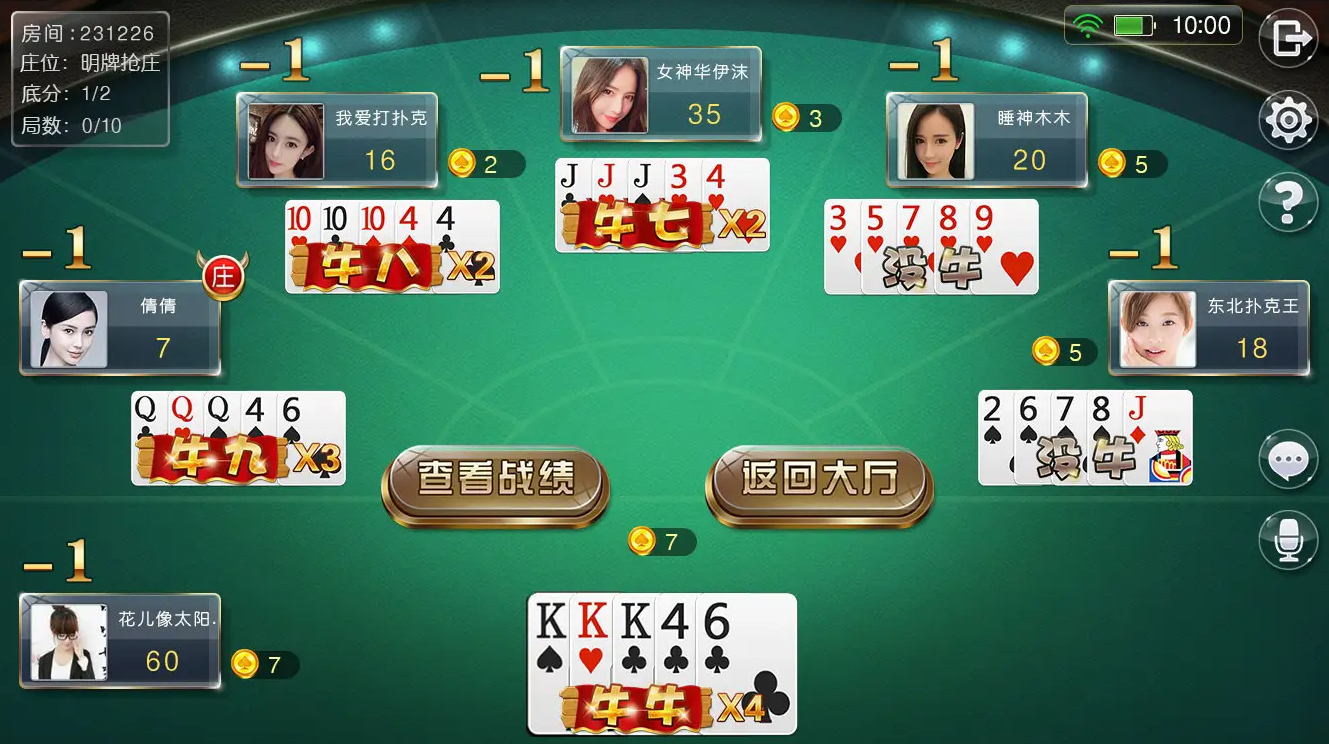The width and height of the screenshot is (1329, 744).
Task: Open the settings gear icon
Action: [x=1289, y=118]
